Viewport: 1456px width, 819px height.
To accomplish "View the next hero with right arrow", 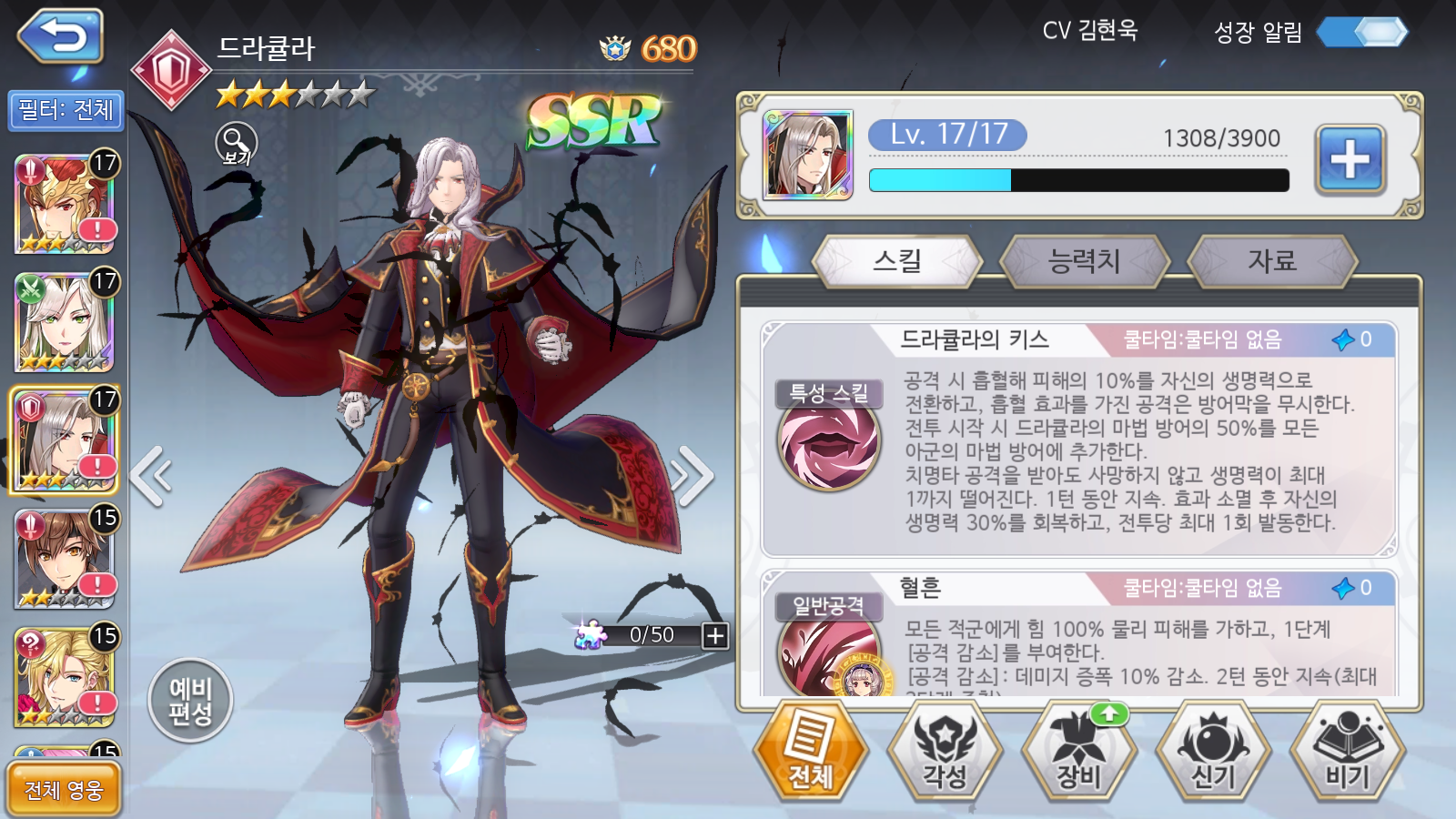I will coord(692,475).
